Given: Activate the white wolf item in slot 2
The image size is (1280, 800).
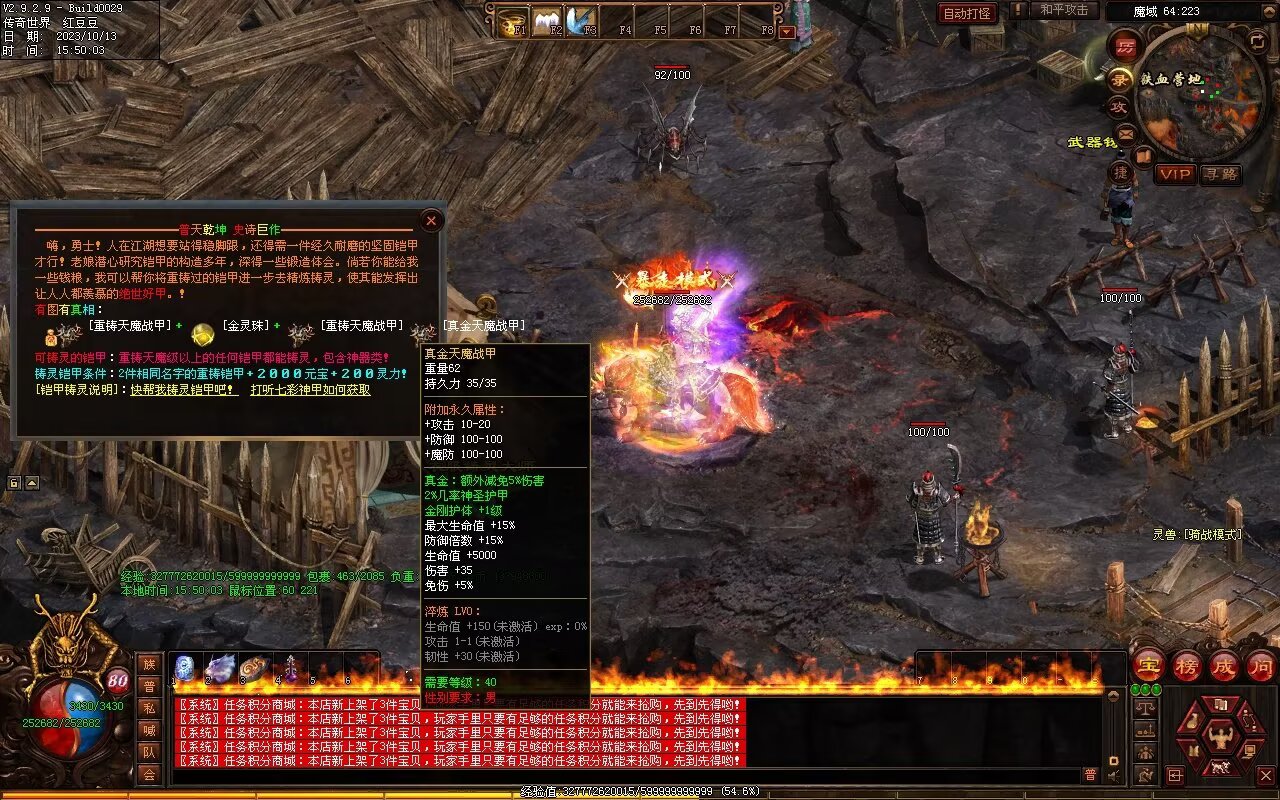Looking at the screenshot, I should point(220,668).
